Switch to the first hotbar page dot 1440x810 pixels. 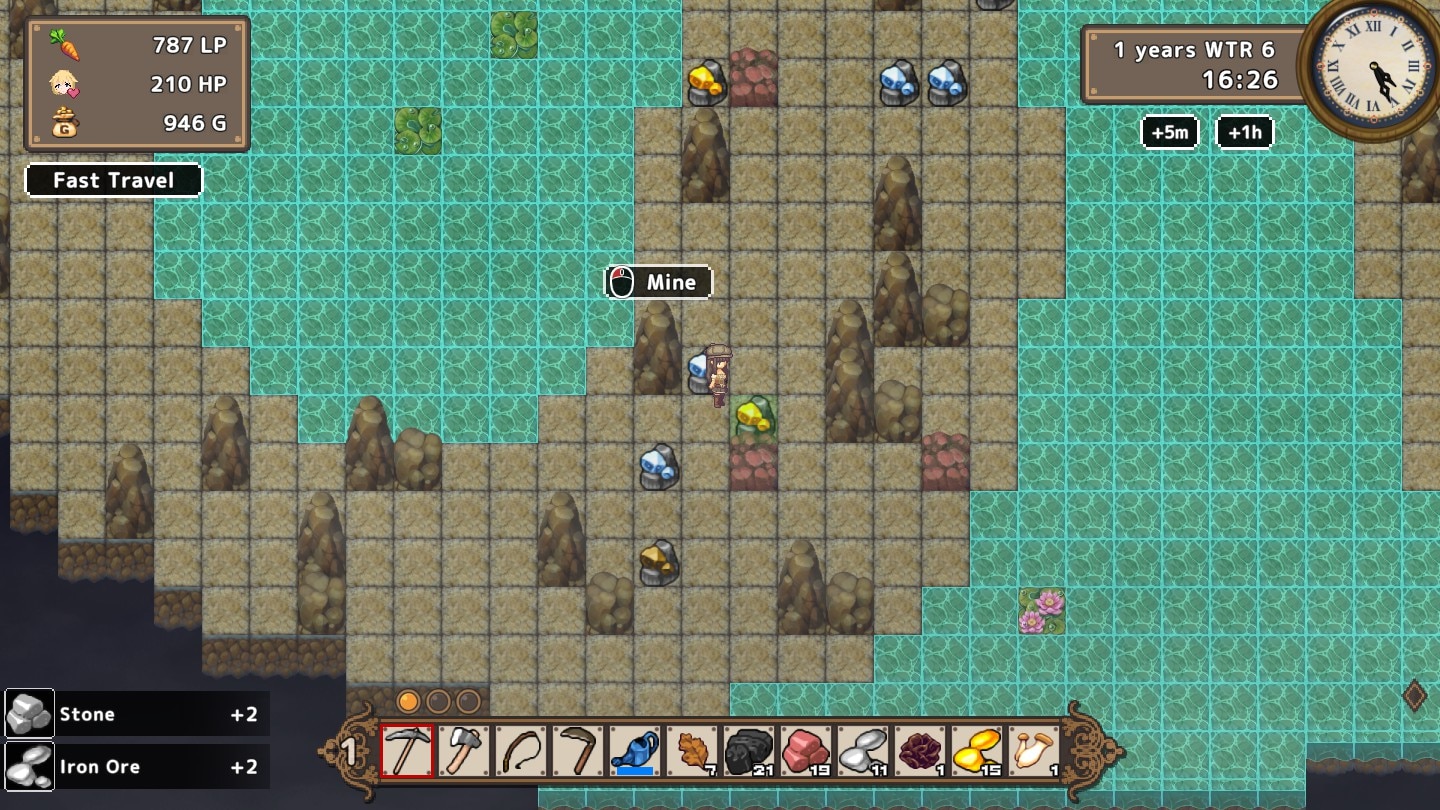[x=408, y=700]
